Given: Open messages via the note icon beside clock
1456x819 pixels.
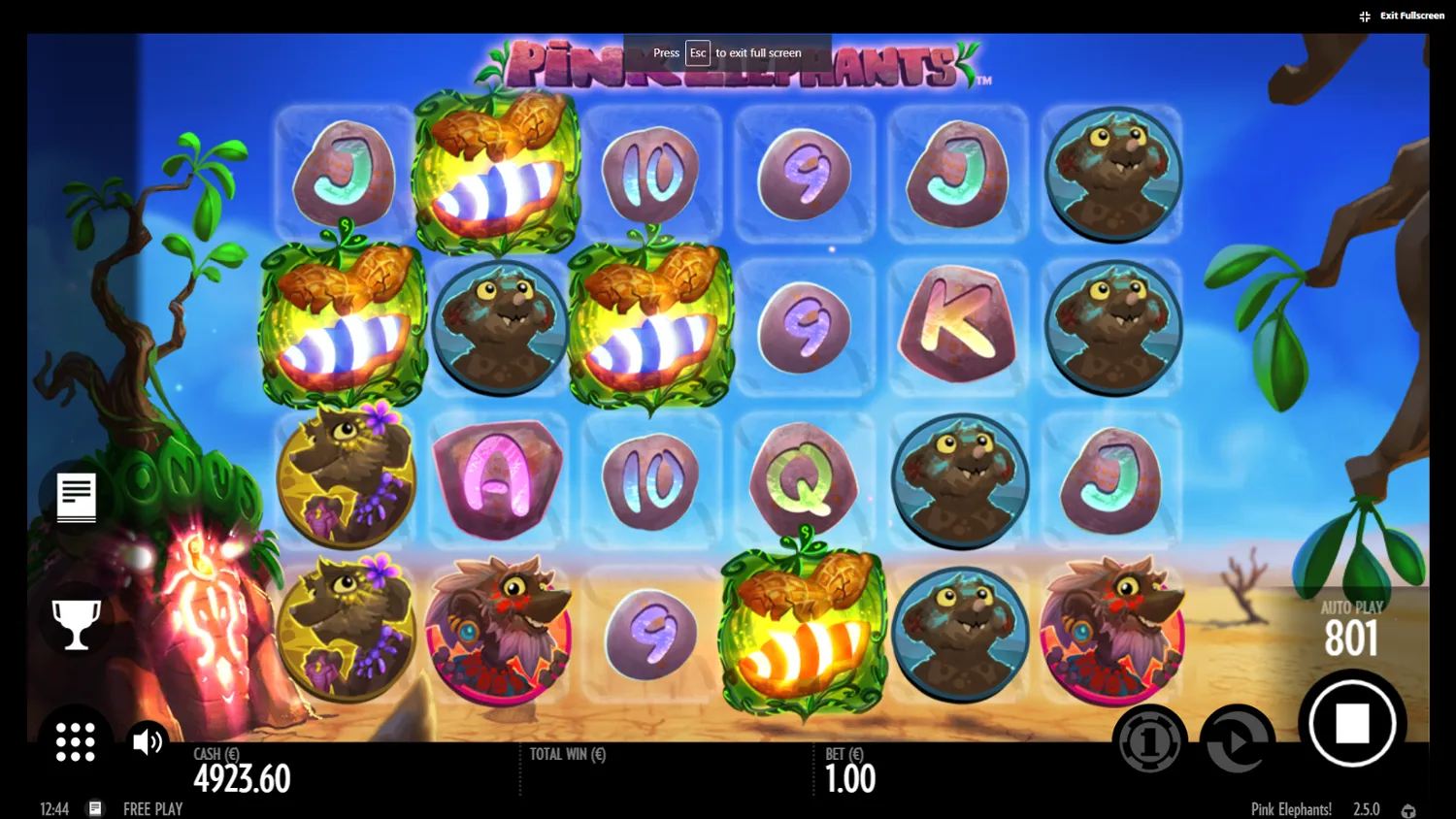Looking at the screenshot, I should (96, 808).
